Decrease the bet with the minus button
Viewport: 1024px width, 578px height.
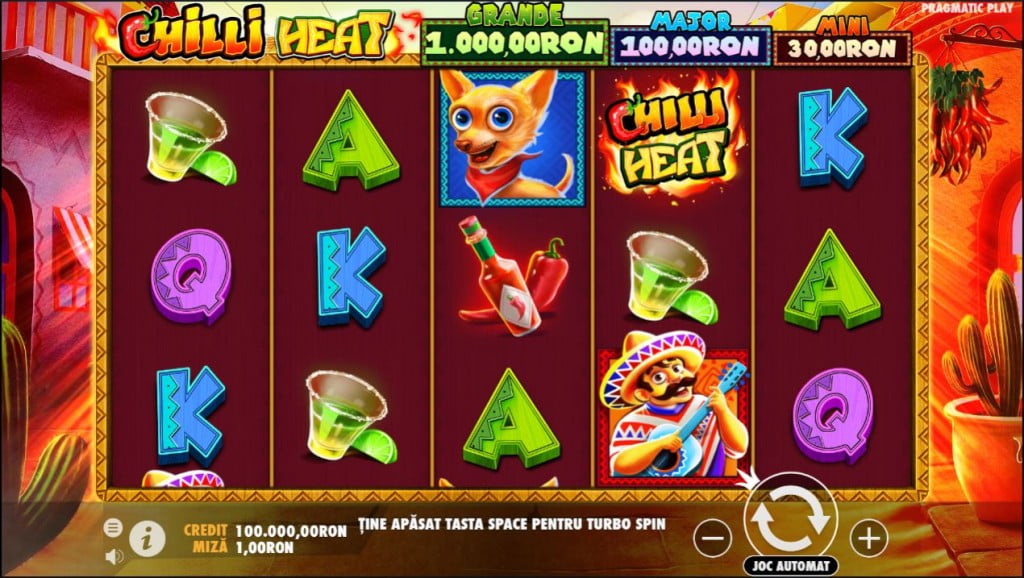pyautogui.click(x=712, y=538)
